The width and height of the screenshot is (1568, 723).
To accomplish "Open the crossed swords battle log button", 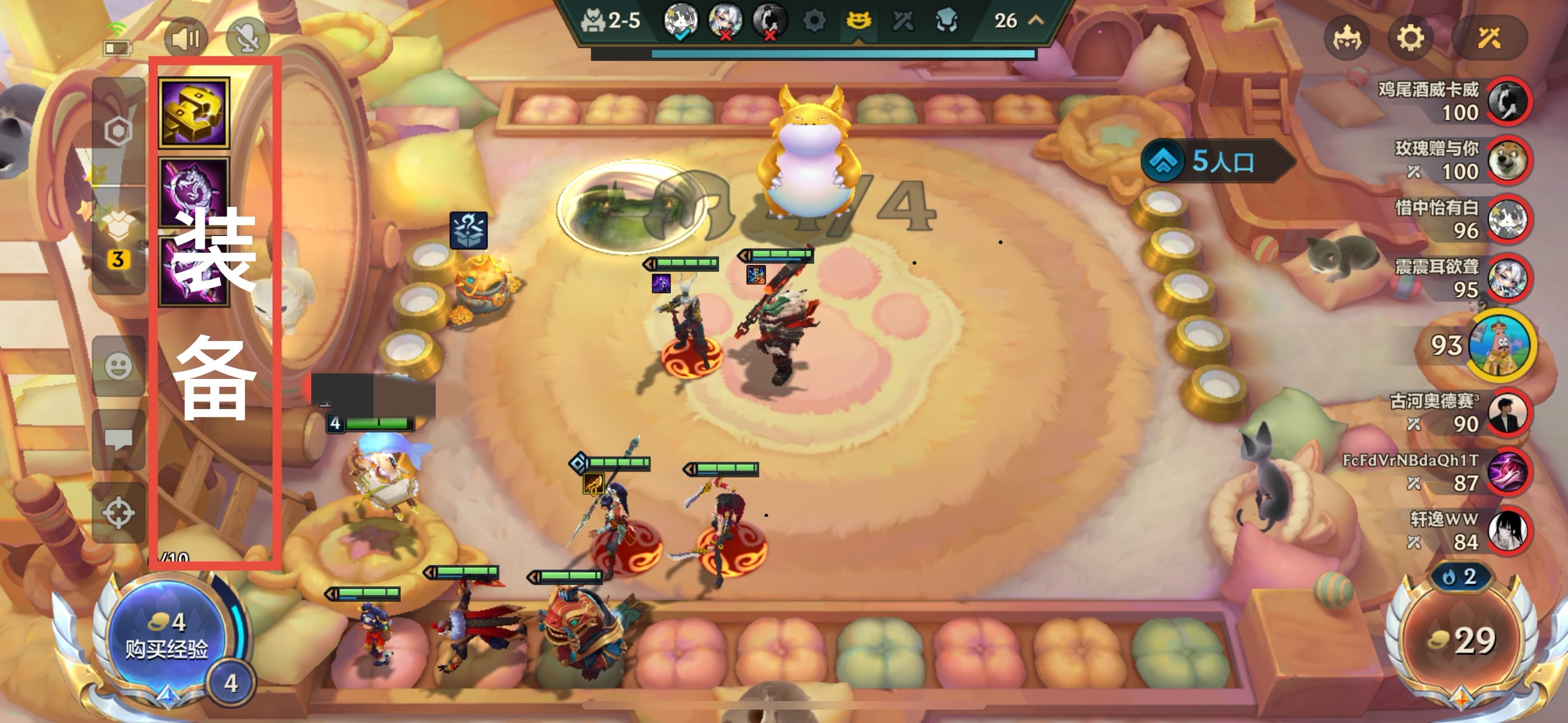I will (1489, 38).
